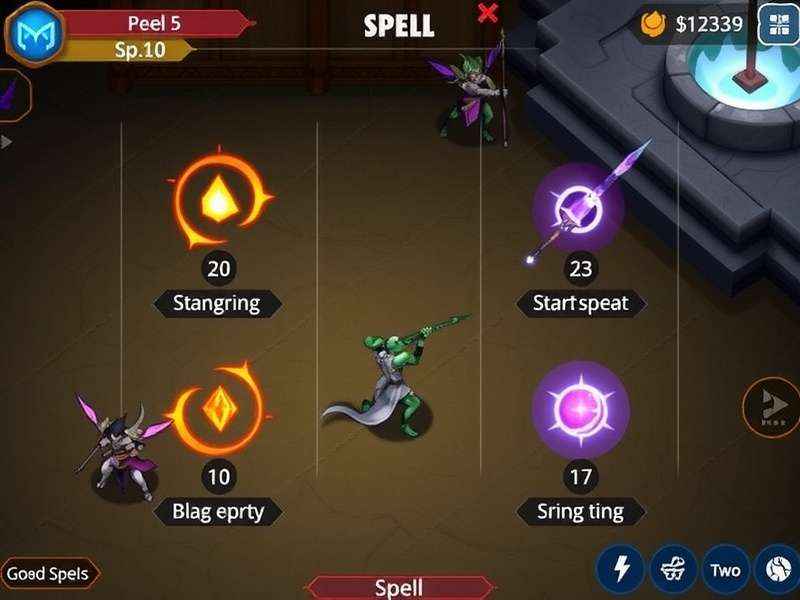Open the blue hexagon player emblem

click(35, 33)
